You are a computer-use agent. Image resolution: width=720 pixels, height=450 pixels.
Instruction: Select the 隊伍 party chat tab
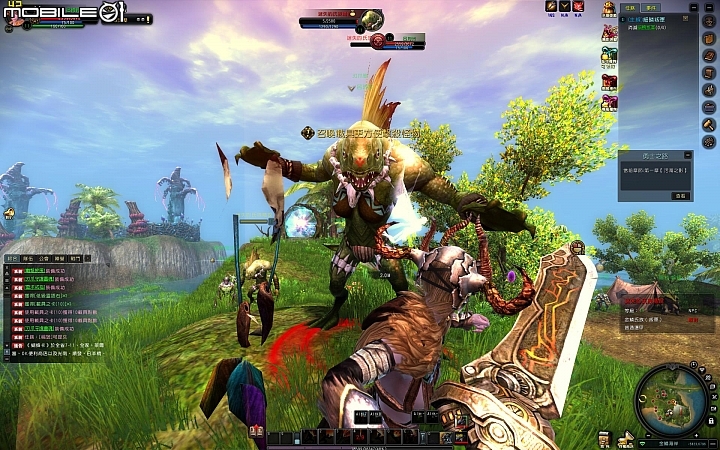28,258
